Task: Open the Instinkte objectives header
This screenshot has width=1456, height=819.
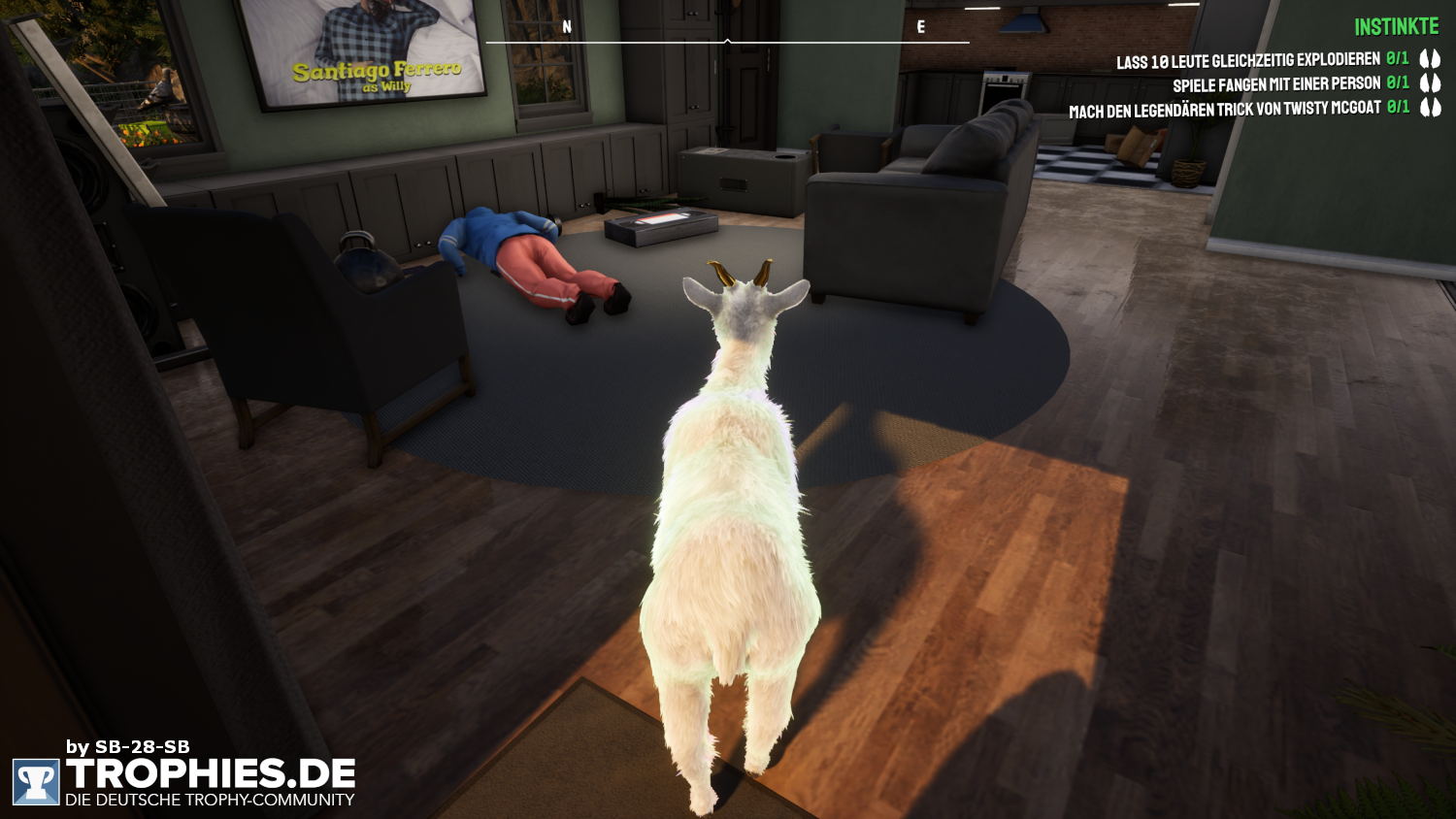Action: pos(1396,27)
